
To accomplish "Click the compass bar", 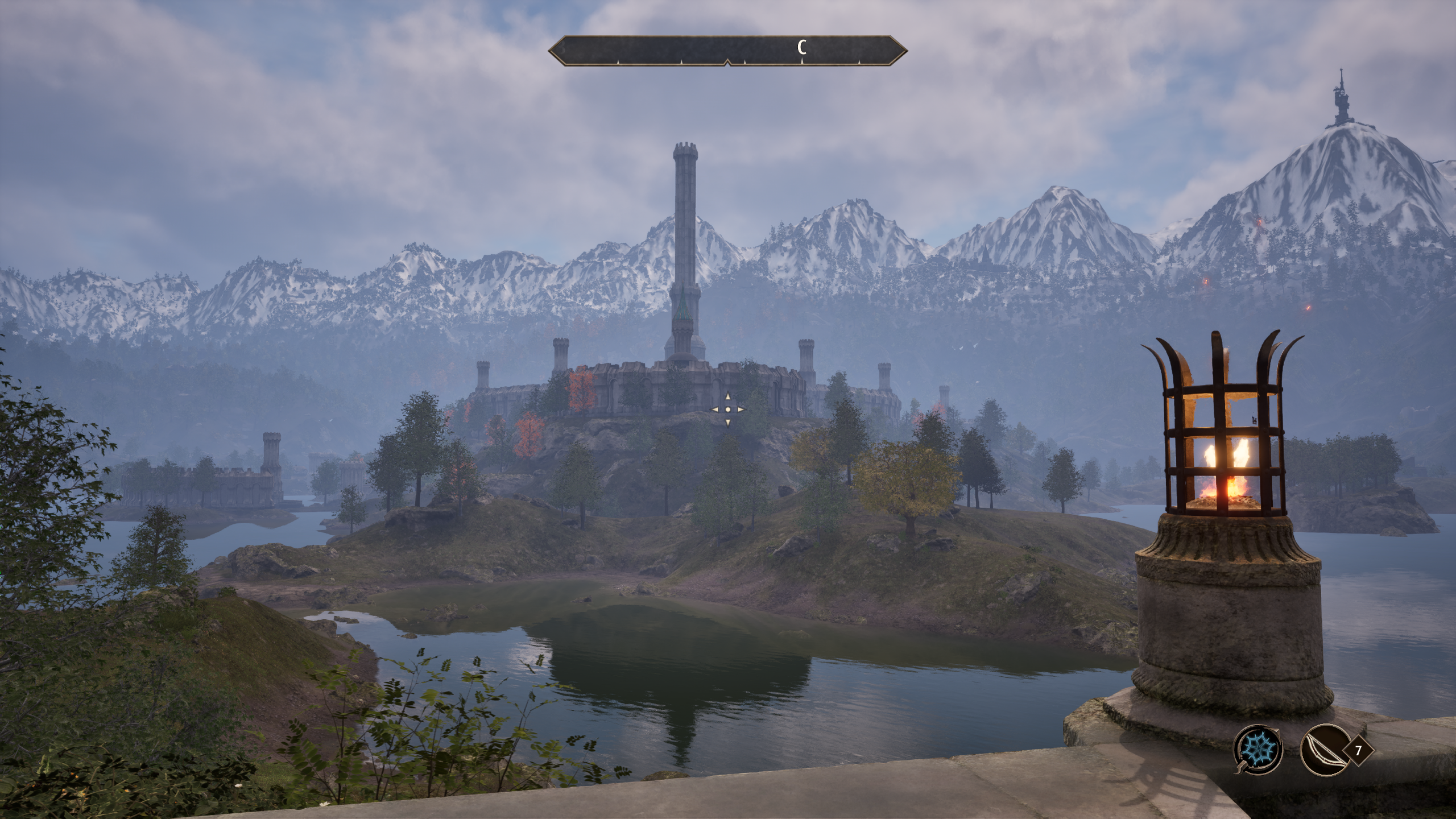I will coord(727,51).
